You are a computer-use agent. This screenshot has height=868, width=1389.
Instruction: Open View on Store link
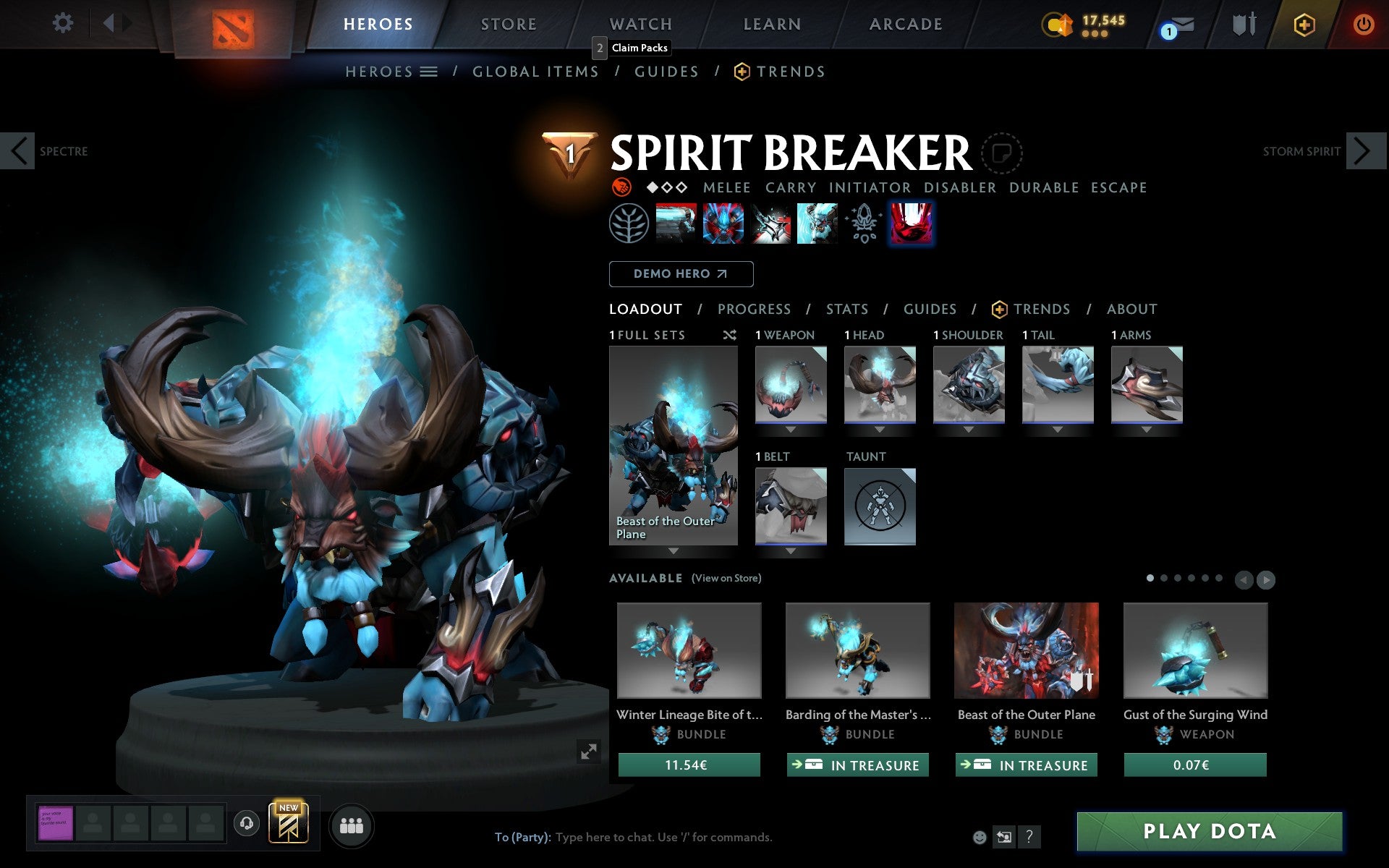726,578
